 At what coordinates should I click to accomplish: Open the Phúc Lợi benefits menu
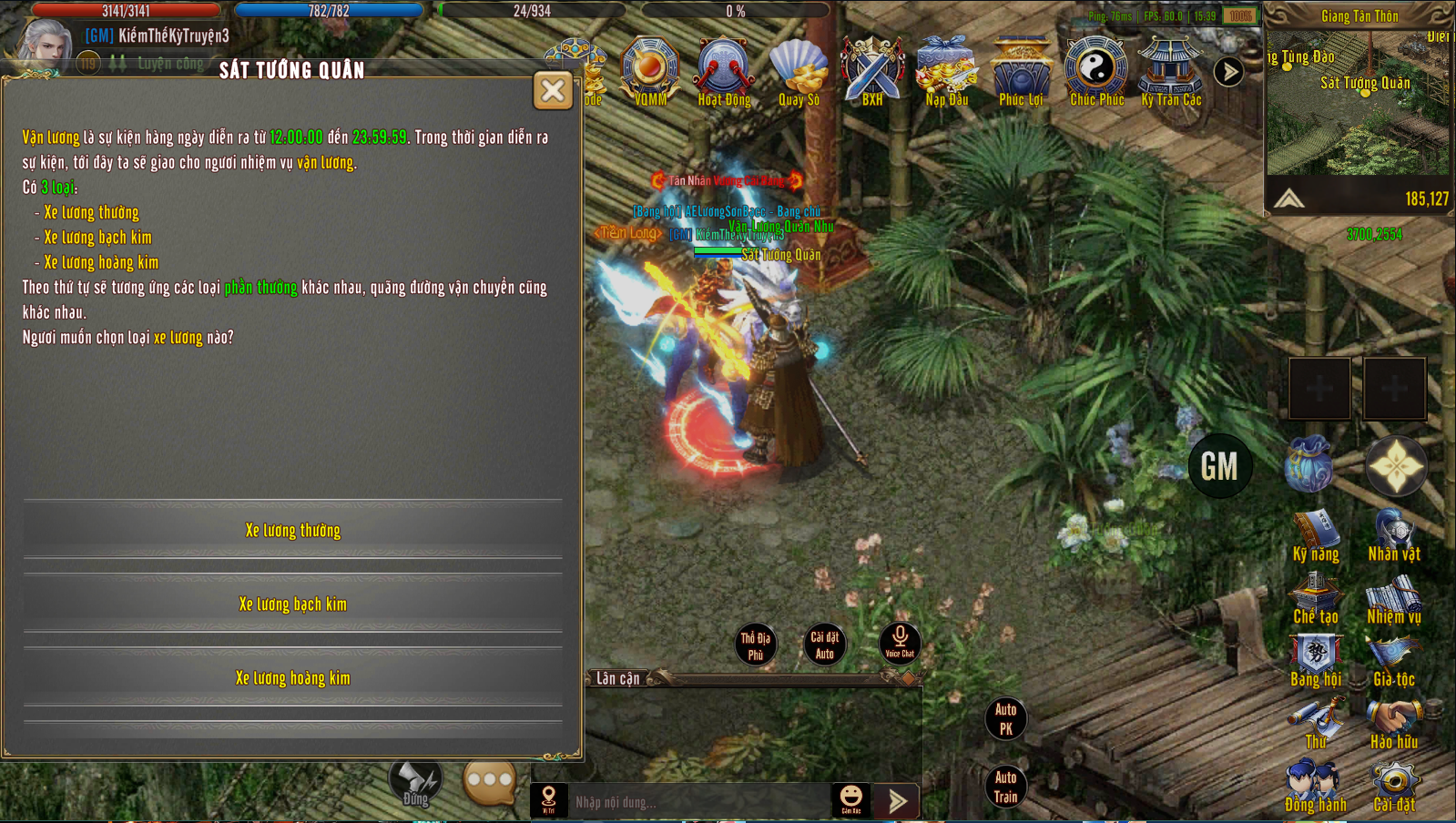(1021, 71)
